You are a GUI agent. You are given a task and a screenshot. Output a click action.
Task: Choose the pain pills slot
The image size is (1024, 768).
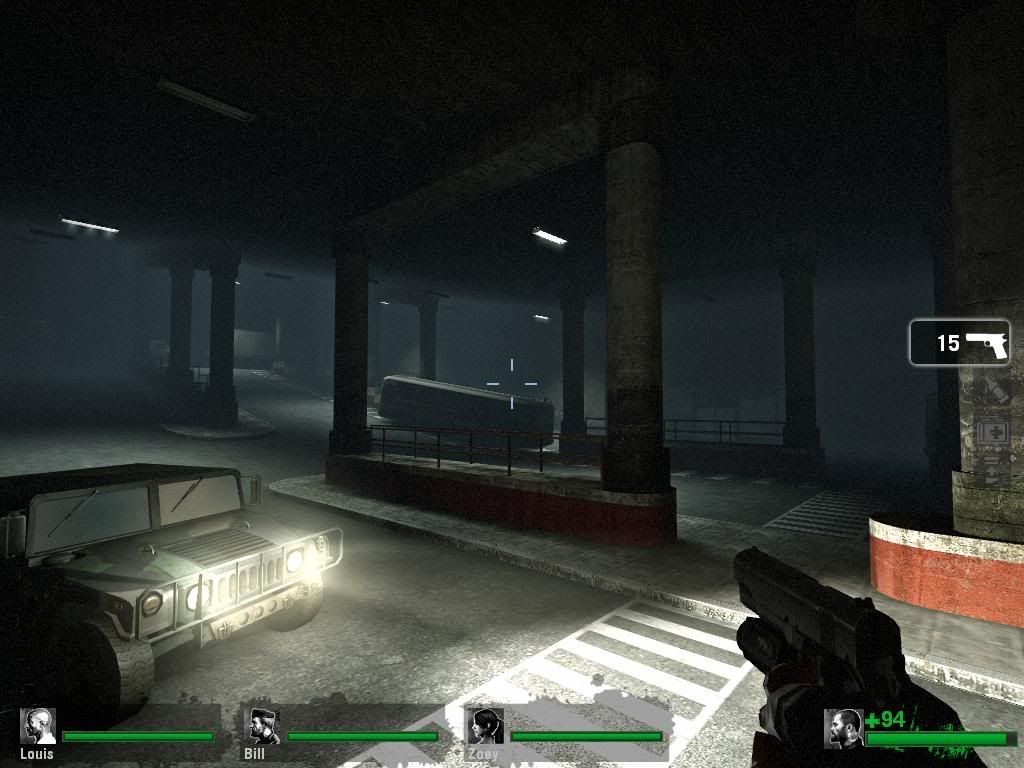pyautogui.click(x=994, y=469)
